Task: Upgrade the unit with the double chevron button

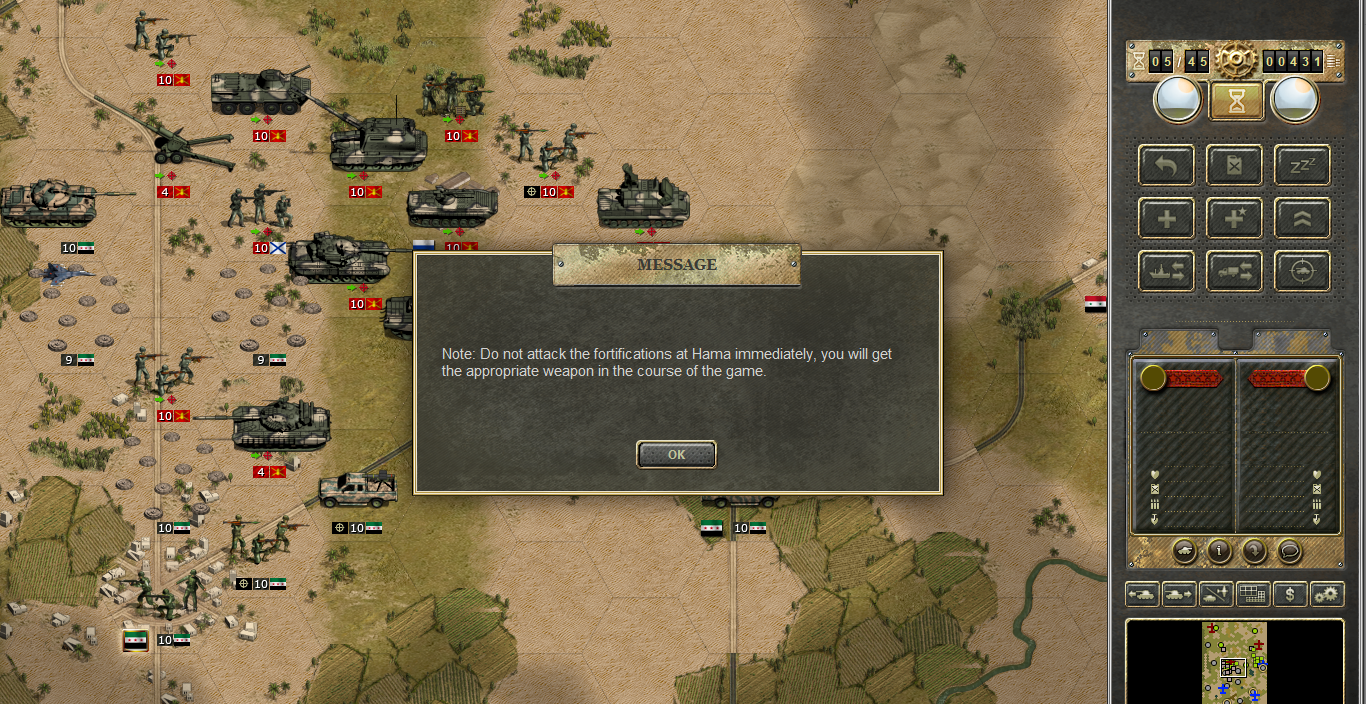Action: pyautogui.click(x=1302, y=218)
